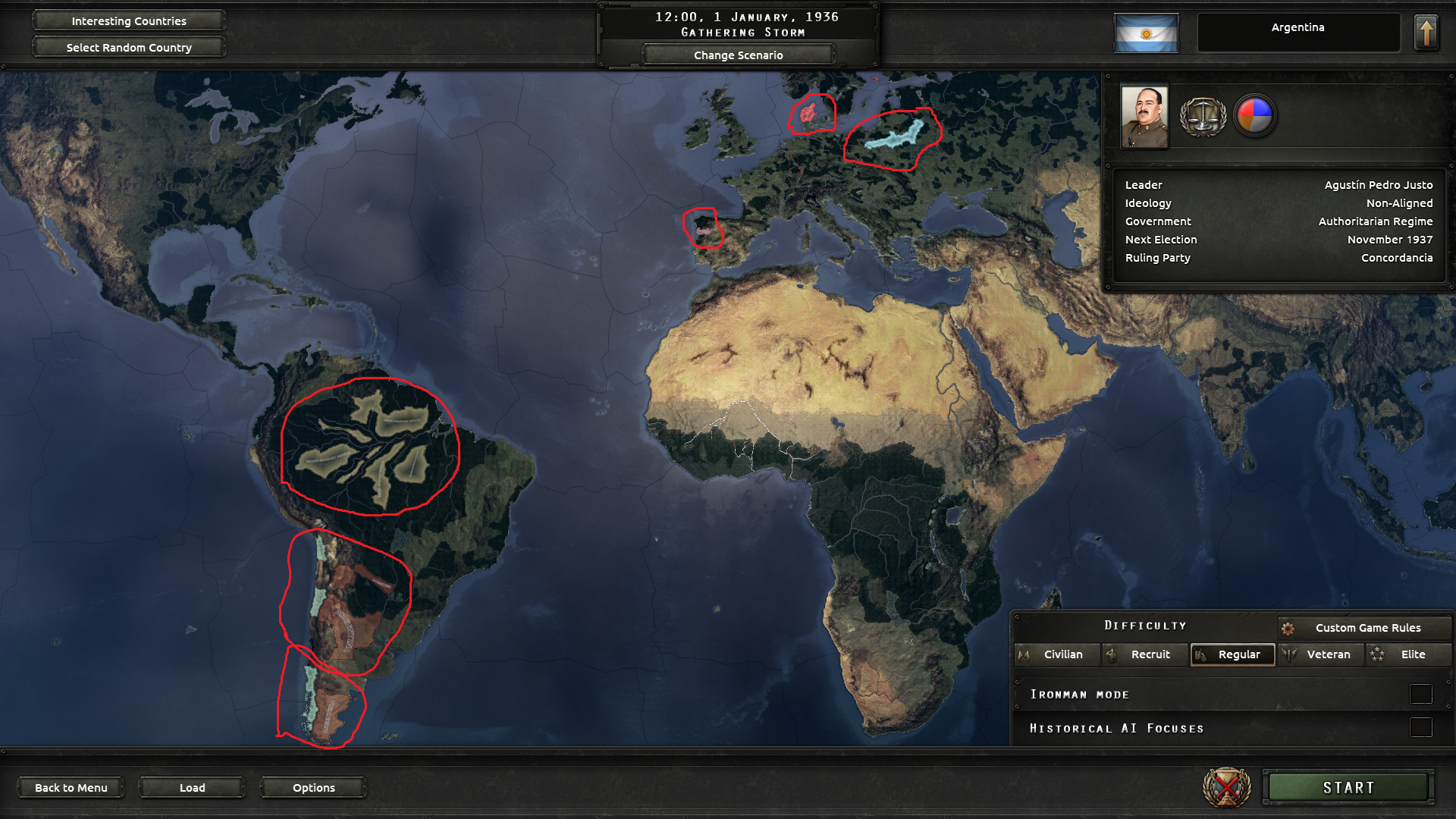Open the Change Scenario selector
The width and height of the screenshot is (1456, 819).
[x=738, y=55]
